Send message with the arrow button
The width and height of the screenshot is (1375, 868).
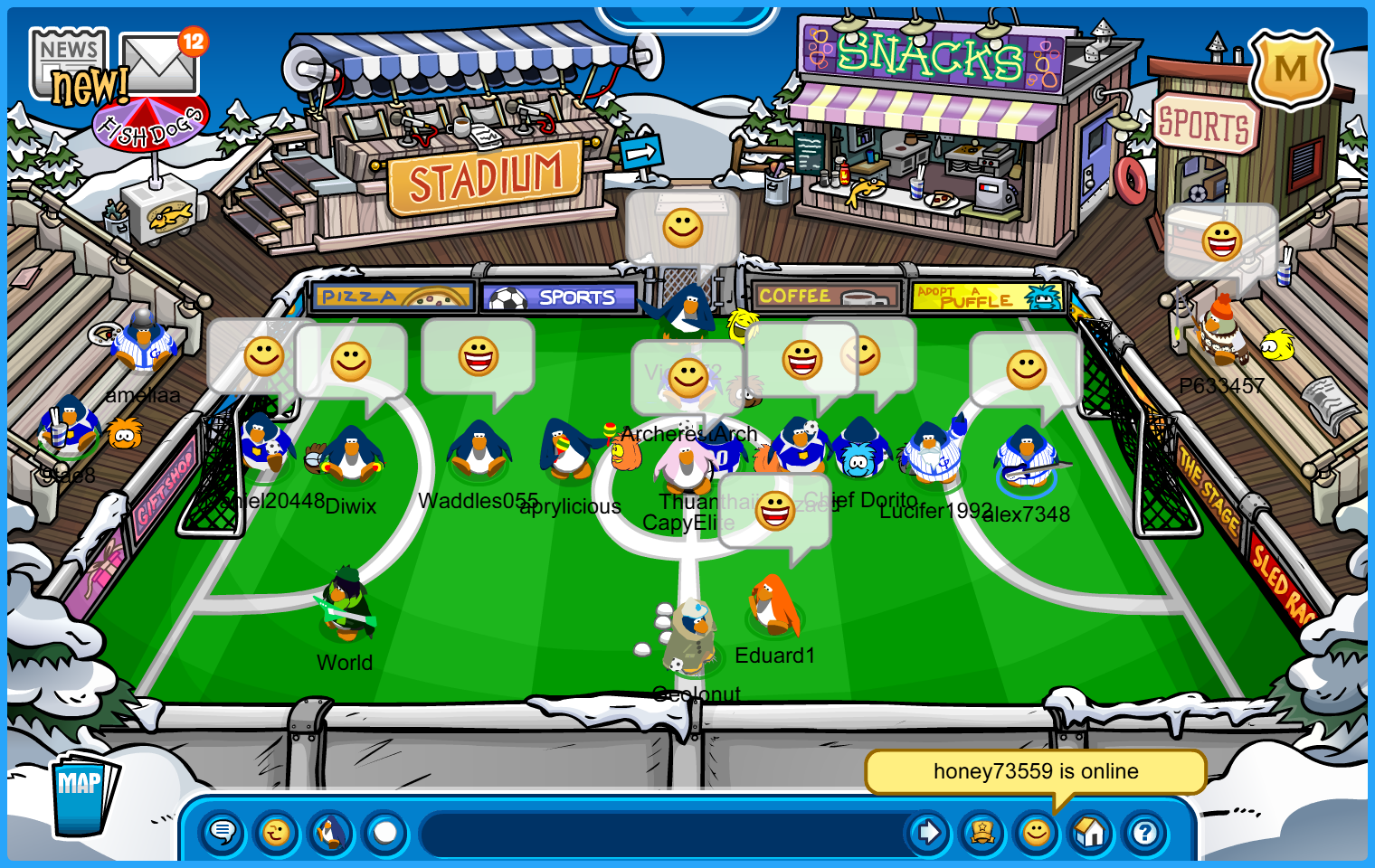tap(927, 832)
